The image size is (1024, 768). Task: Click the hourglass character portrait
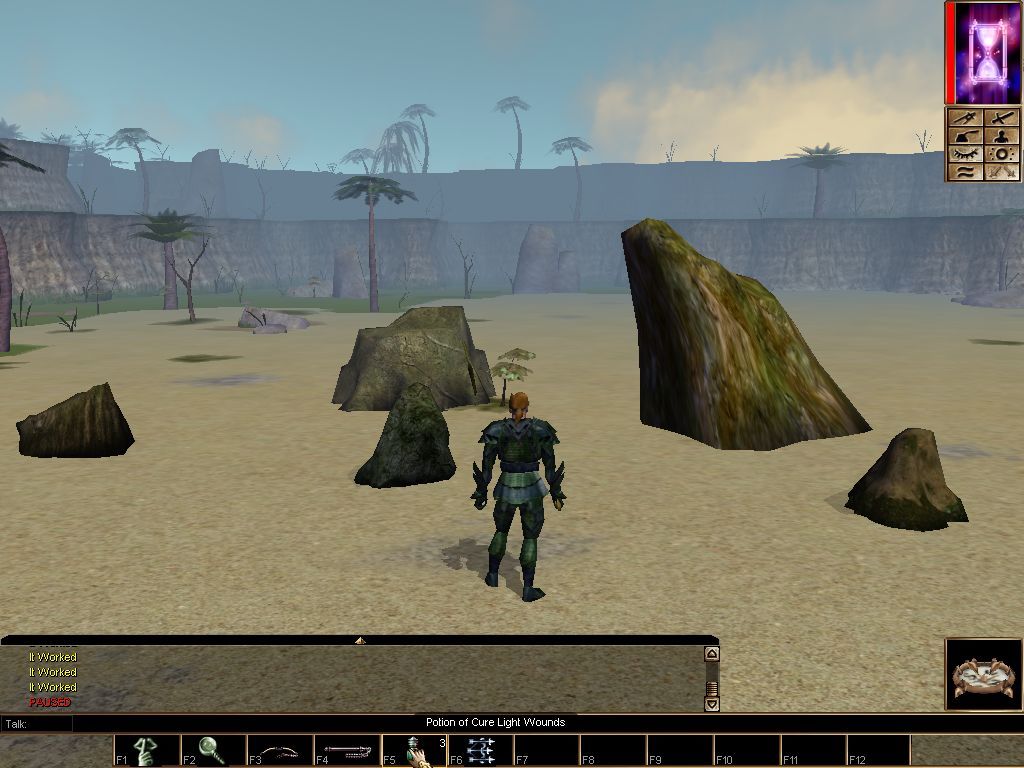[x=986, y=53]
